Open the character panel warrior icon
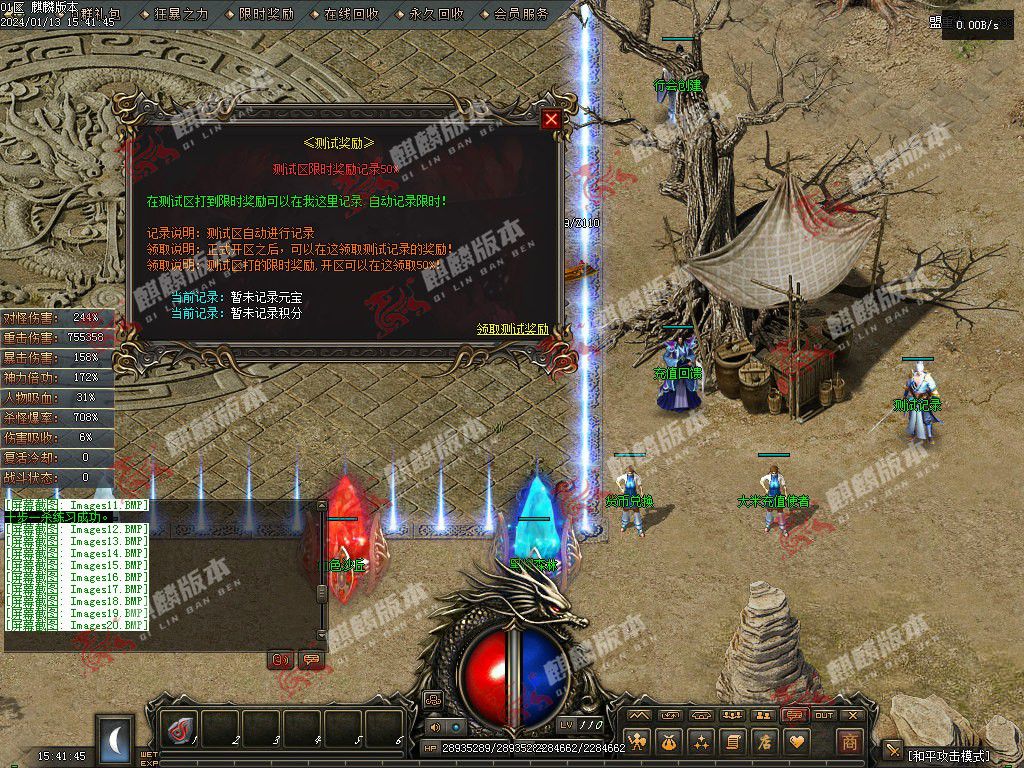 638,742
